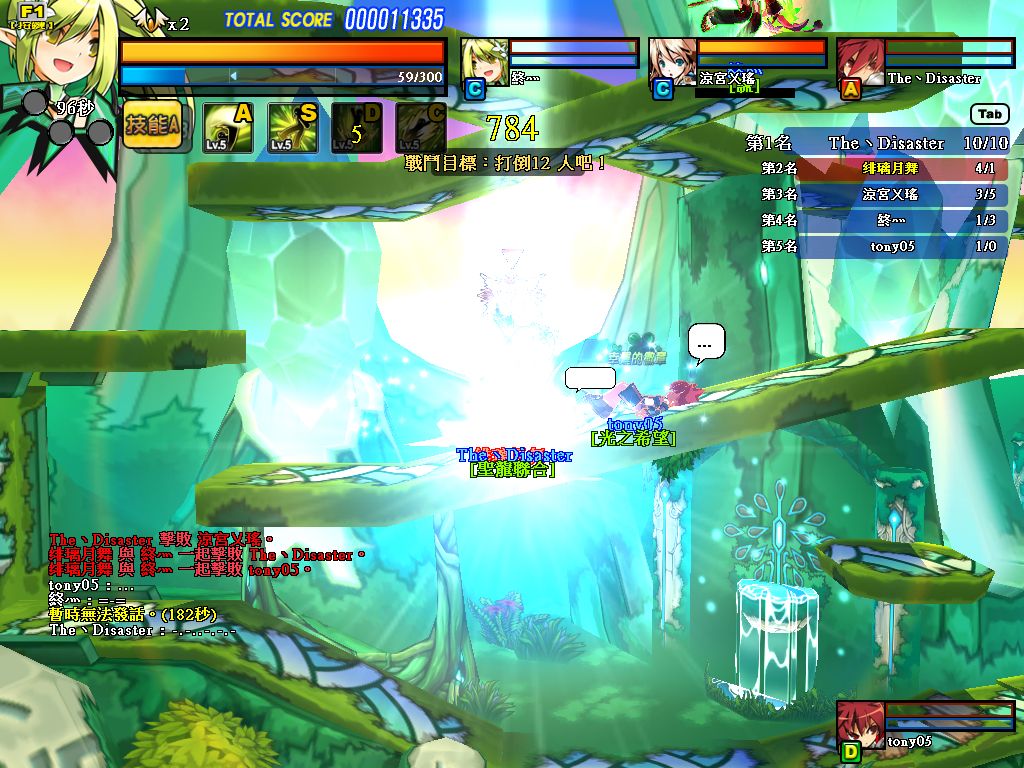Image resolution: width=1024 pixels, height=768 pixels.
Task: Use the kicking figure skill marked S
Action: point(292,128)
